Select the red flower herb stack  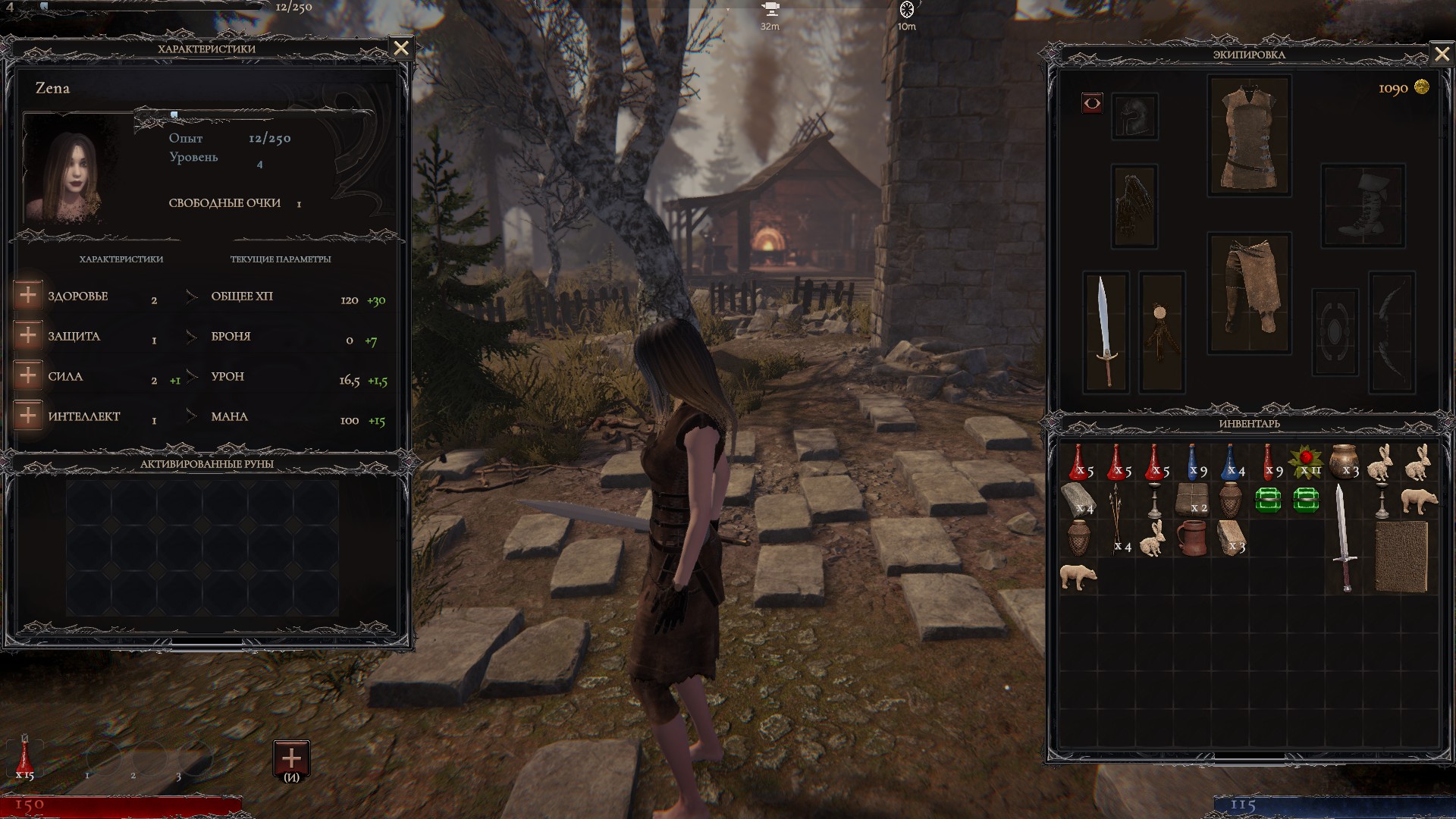pyautogui.click(x=1307, y=462)
